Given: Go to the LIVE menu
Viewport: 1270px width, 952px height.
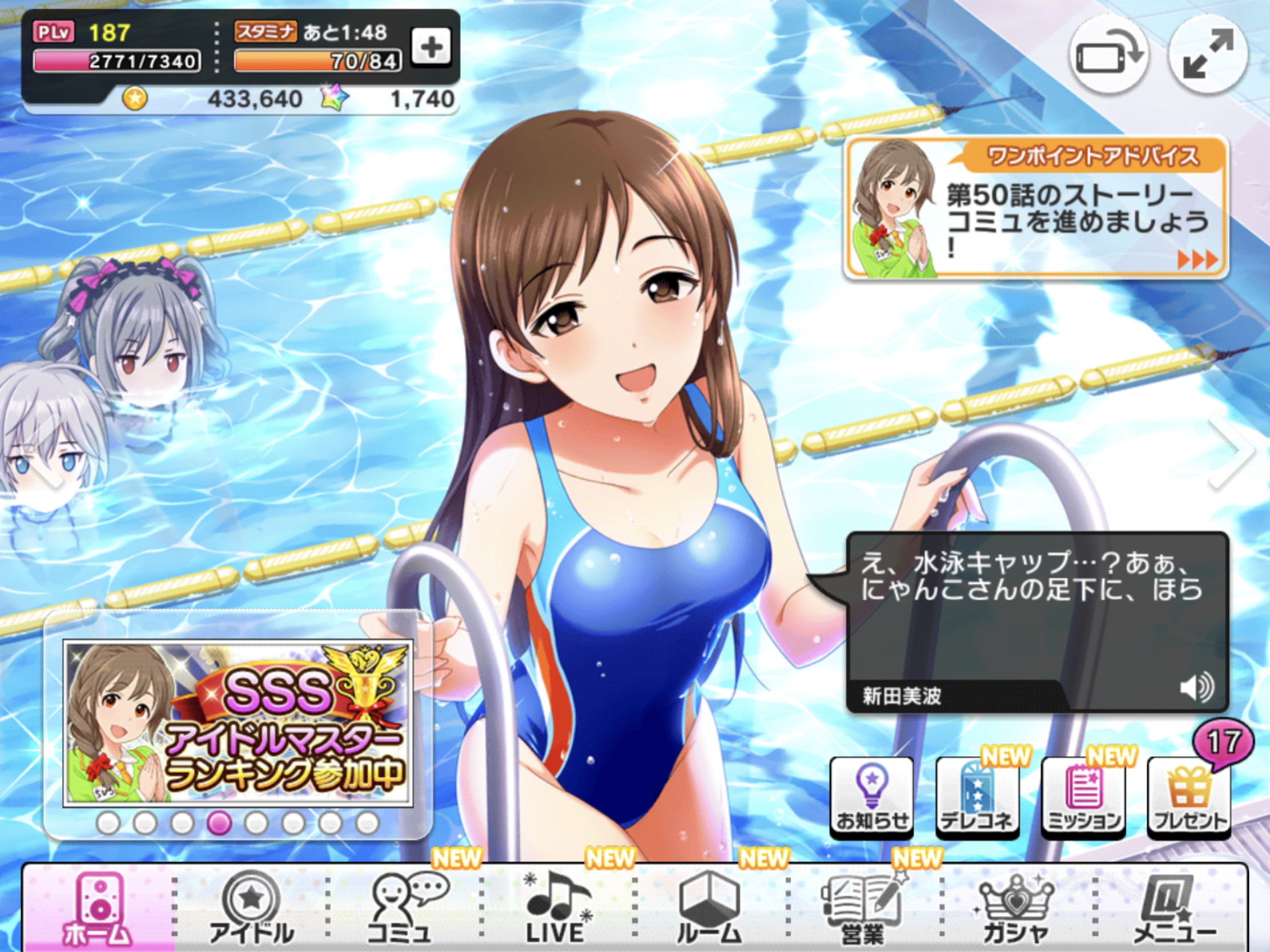Looking at the screenshot, I should pos(557,910).
